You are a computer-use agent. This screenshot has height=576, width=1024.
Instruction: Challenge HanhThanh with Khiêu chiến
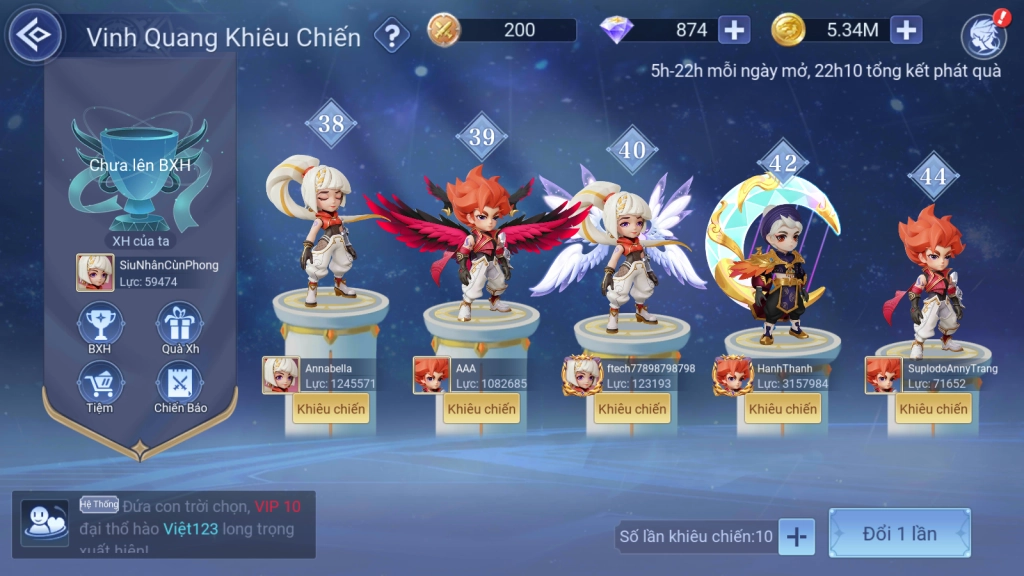783,408
